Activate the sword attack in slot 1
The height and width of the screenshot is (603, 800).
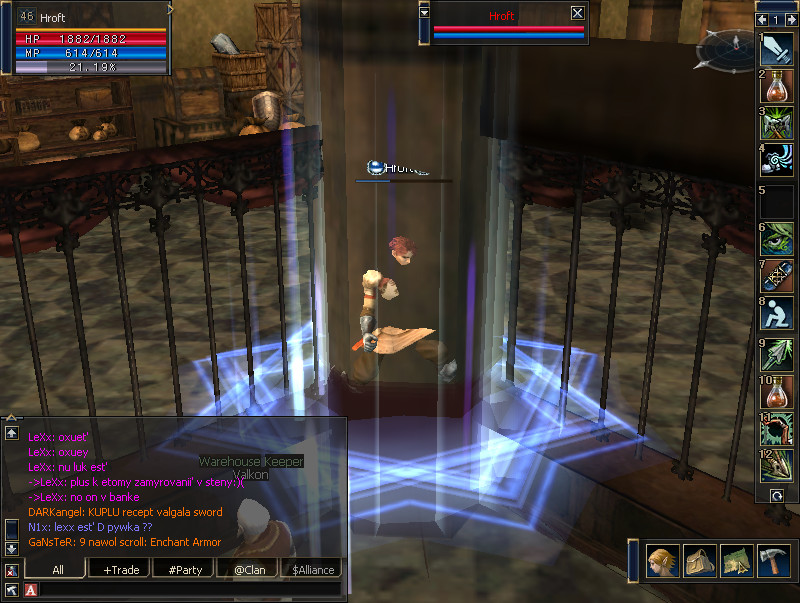(777, 49)
